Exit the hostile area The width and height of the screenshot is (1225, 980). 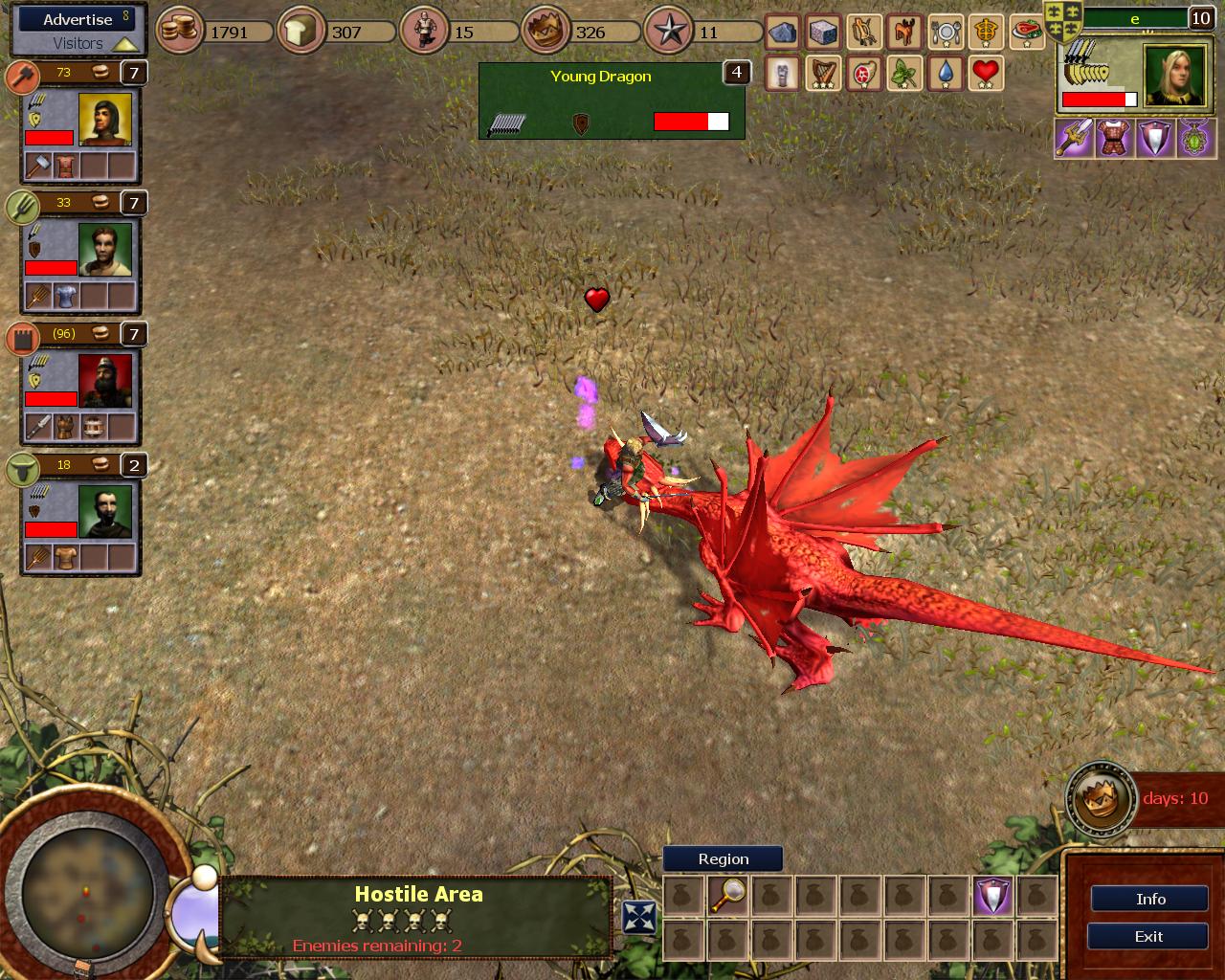click(x=1149, y=937)
